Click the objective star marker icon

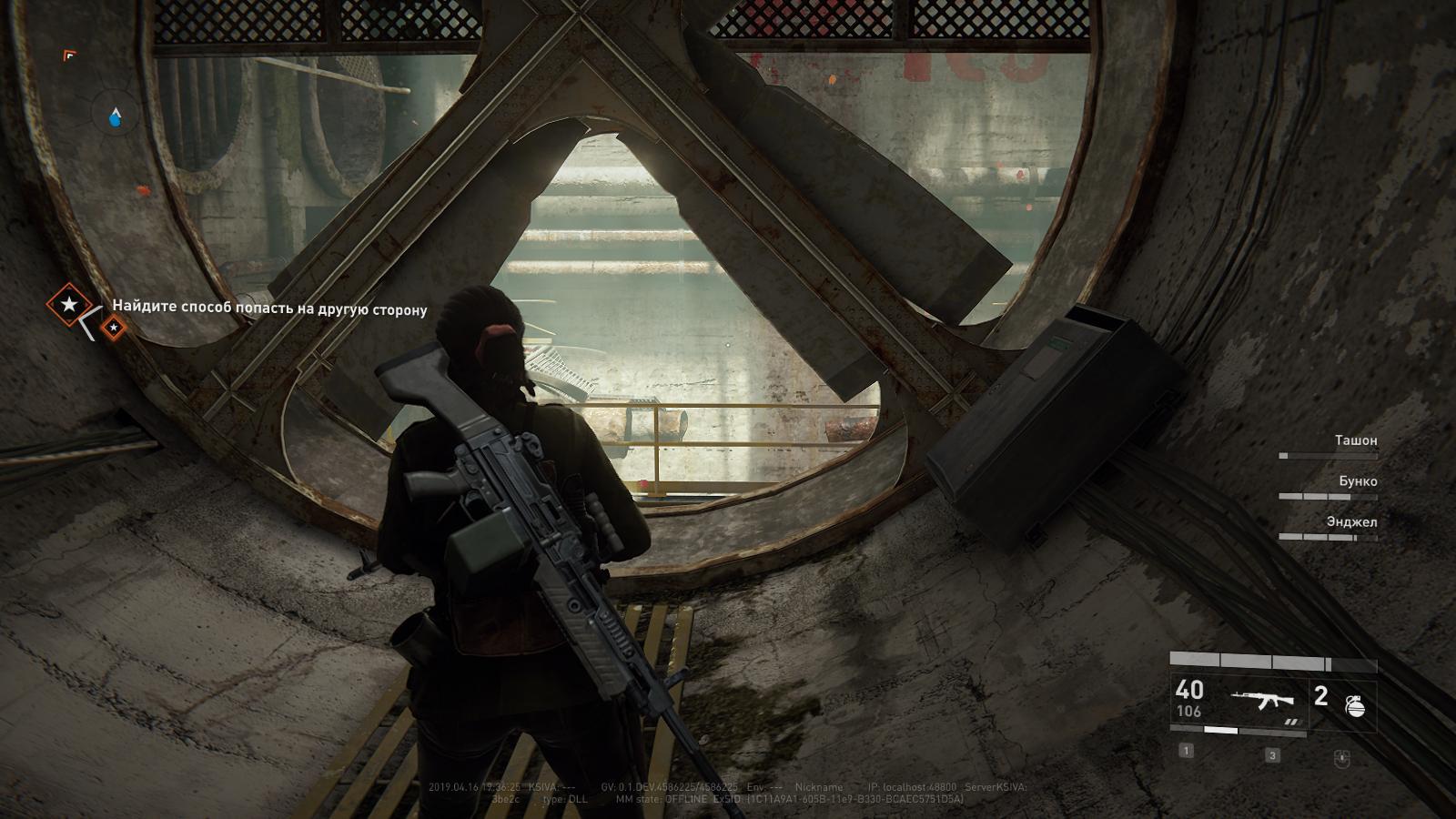(68, 305)
